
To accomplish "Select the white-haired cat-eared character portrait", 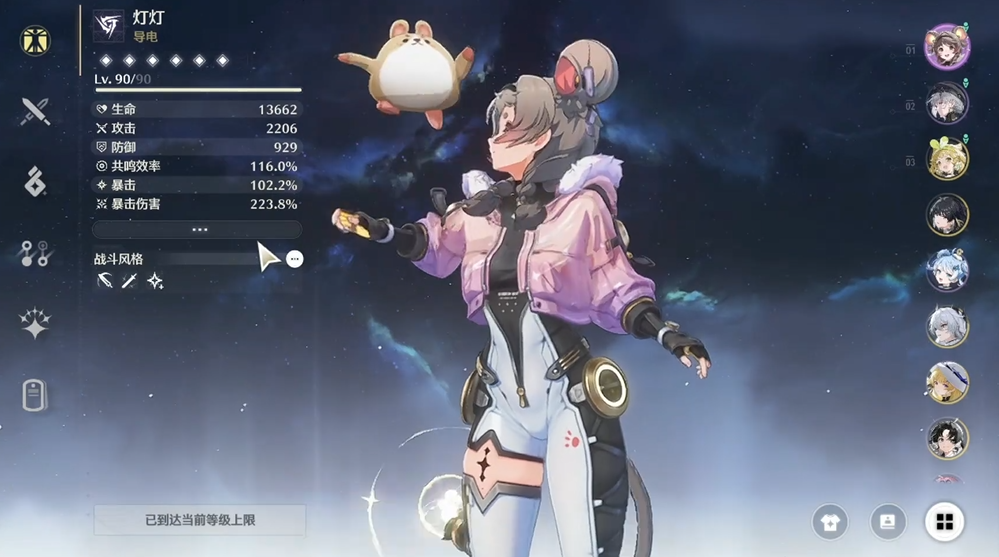I will pyautogui.click(x=946, y=326).
